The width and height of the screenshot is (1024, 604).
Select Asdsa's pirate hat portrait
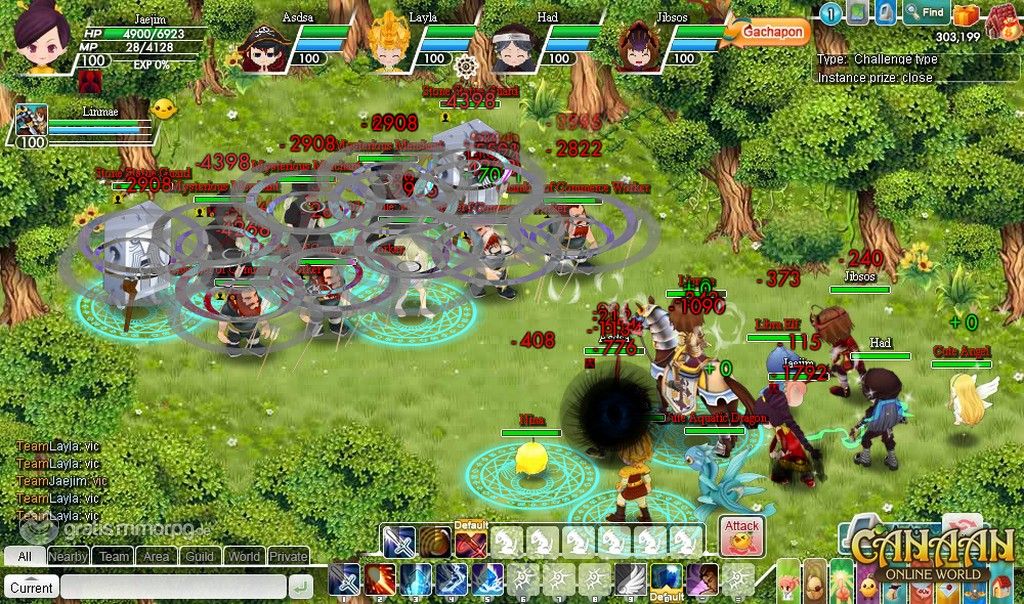click(x=263, y=45)
